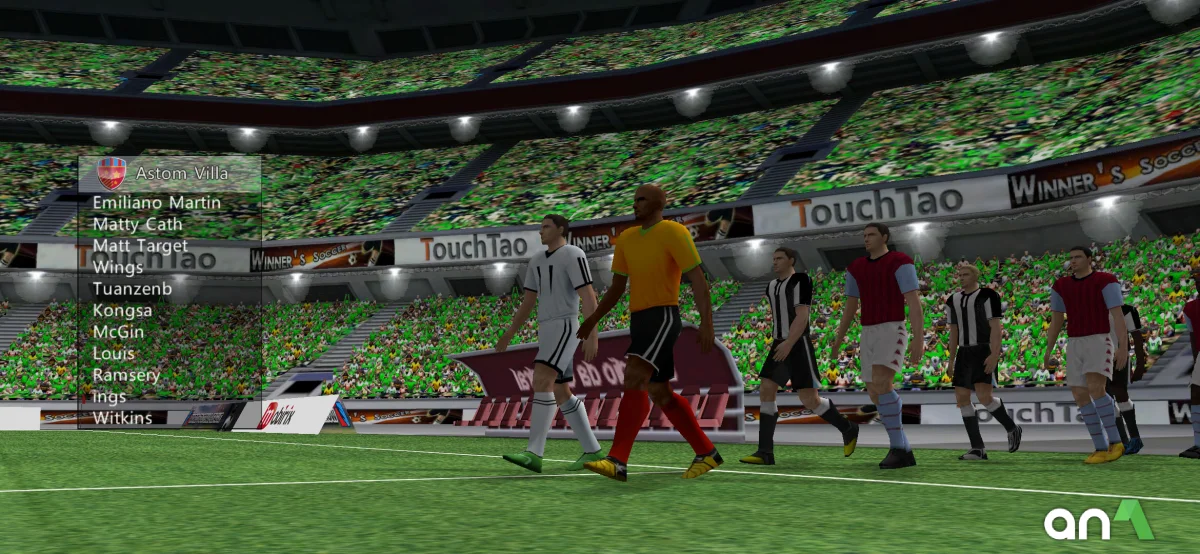1200x554 pixels.
Task: Click Matt Target in the lineup
Action: (139, 246)
